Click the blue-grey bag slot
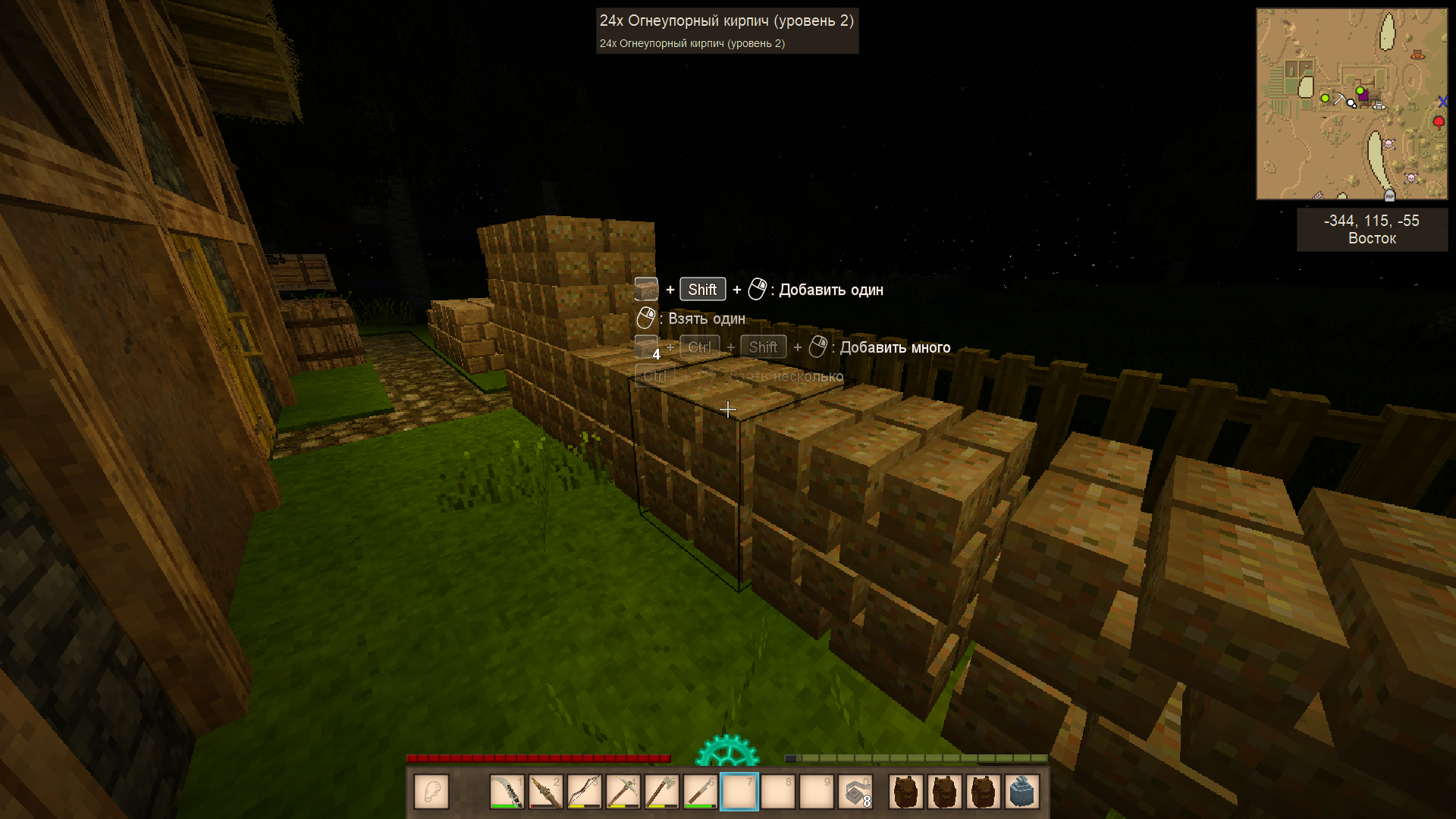 pos(1021,792)
